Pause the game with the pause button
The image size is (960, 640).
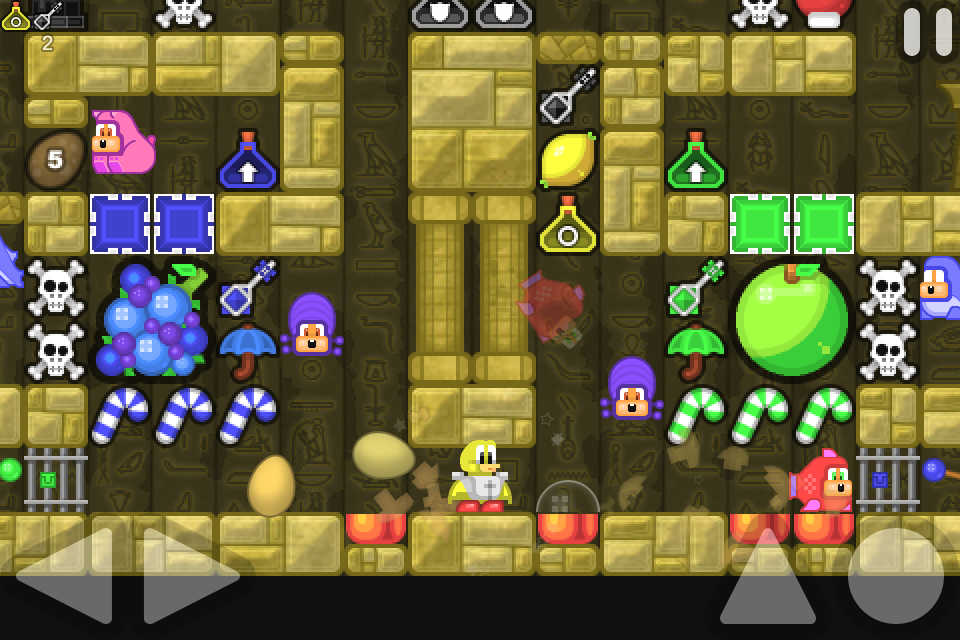pyautogui.click(x=927, y=31)
